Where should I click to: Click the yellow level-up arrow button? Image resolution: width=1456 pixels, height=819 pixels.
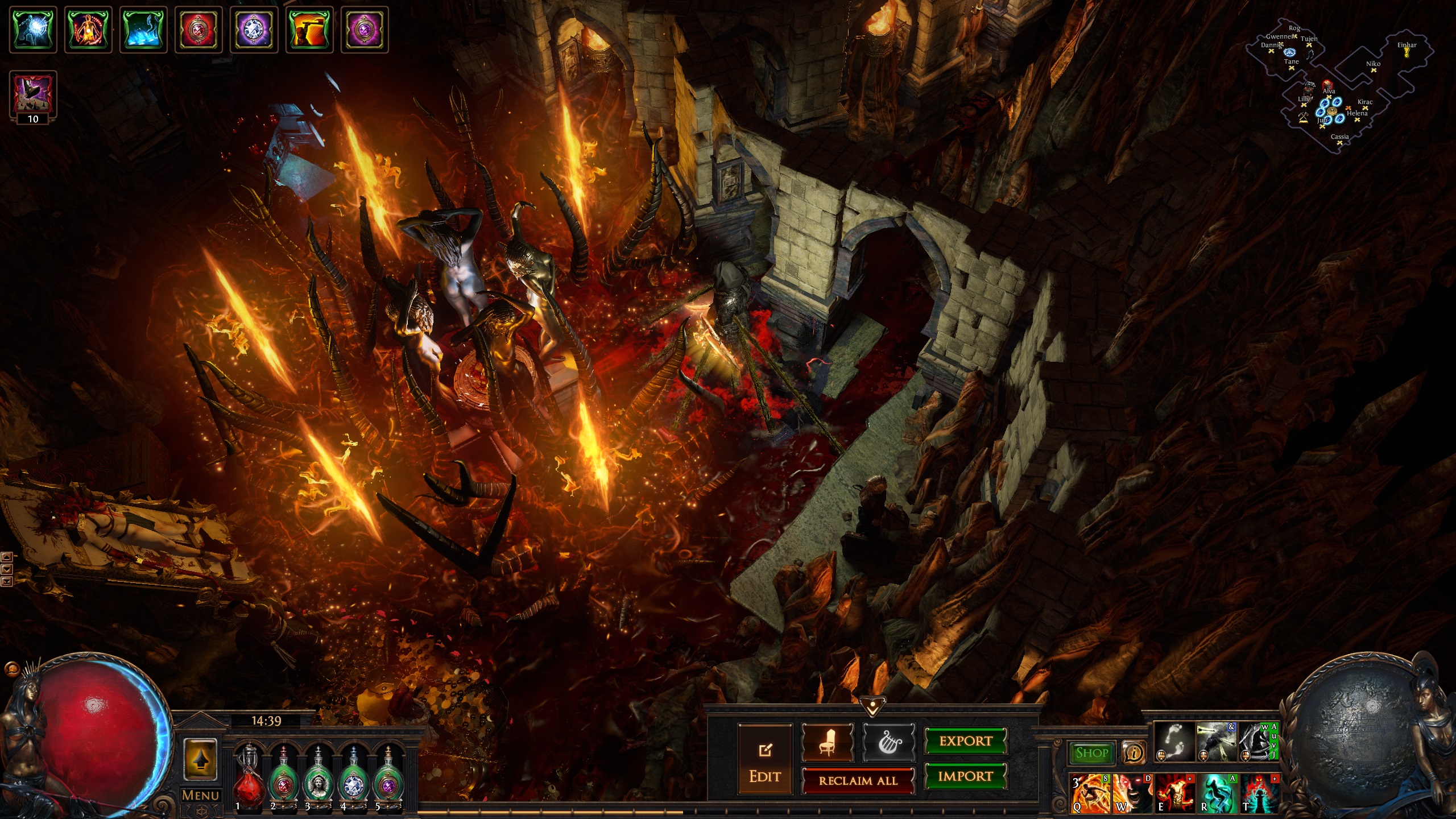[x=200, y=759]
